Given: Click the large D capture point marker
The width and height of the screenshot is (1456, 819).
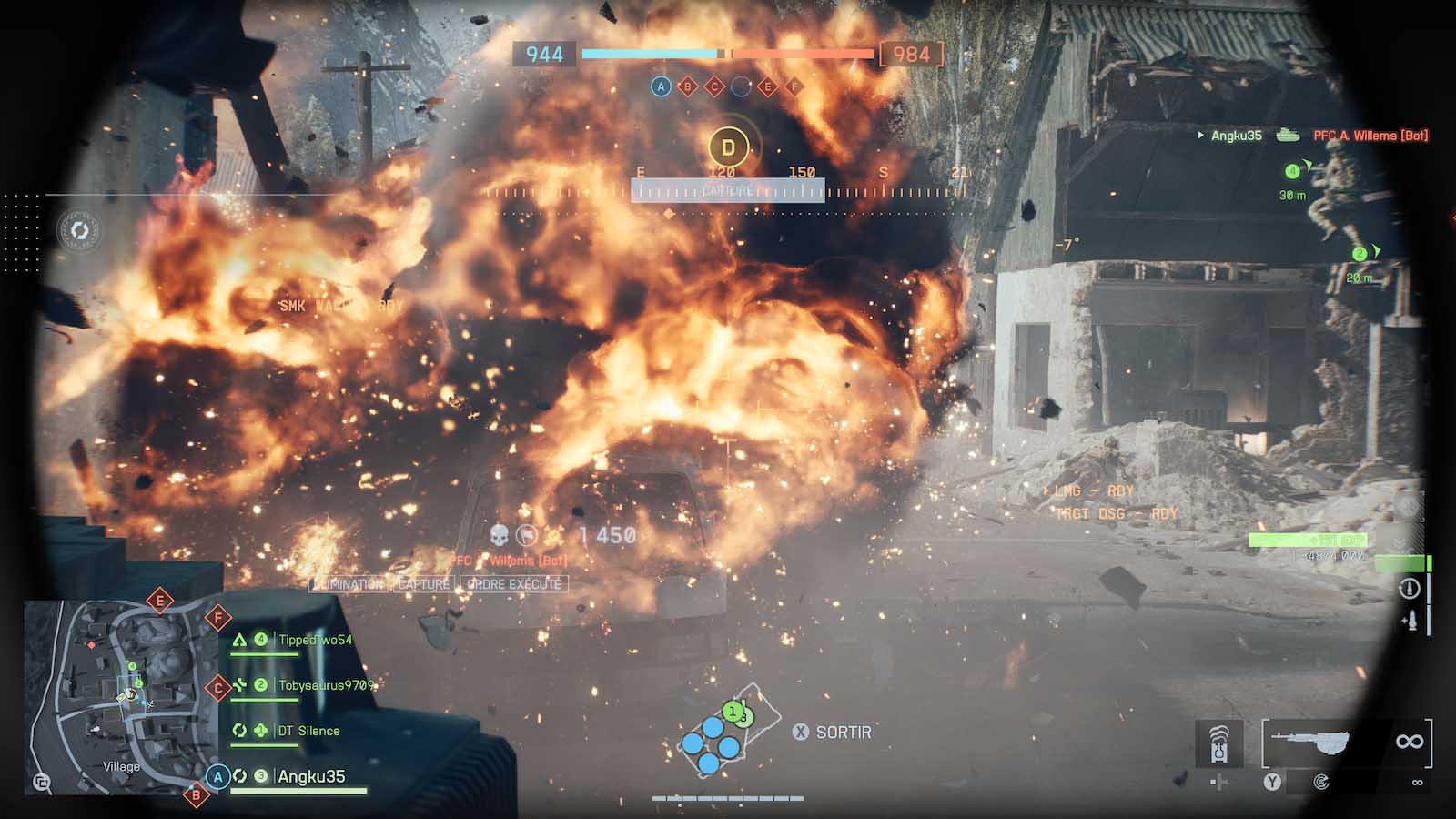Looking at the screenshot, I should pos(728,147).
